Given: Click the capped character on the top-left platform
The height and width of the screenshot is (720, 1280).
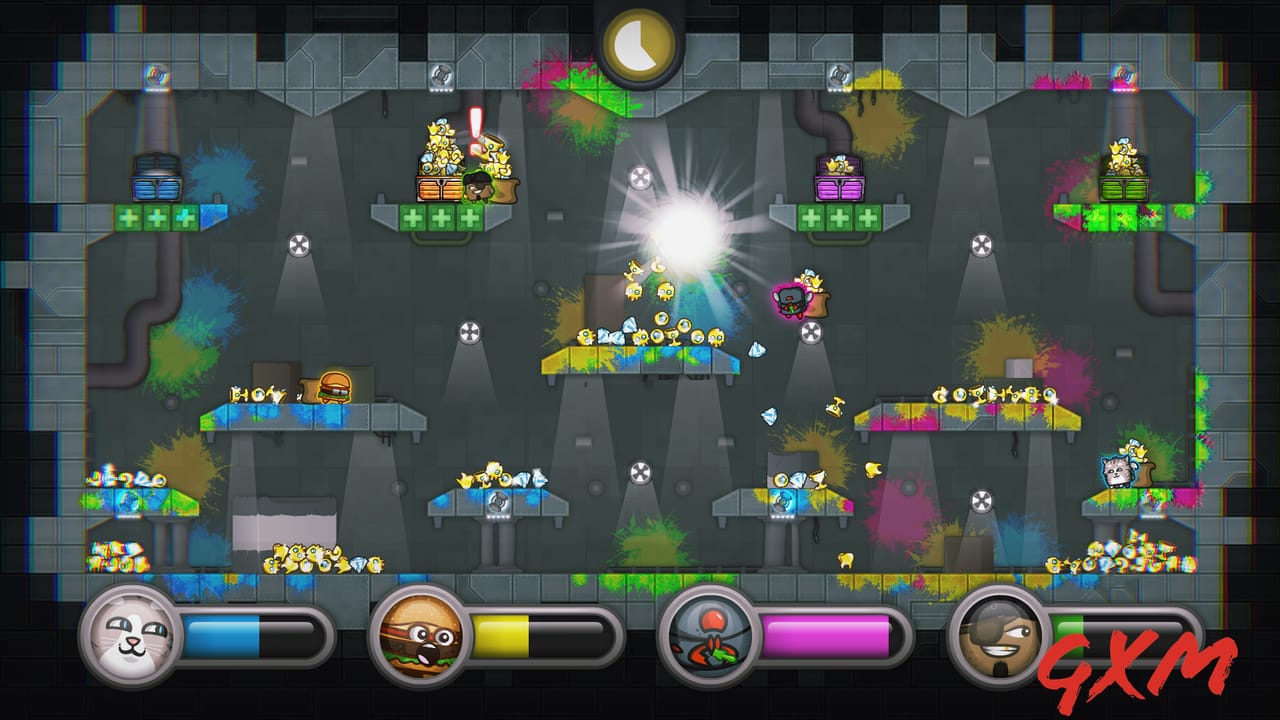Looking at the screenshot, I should tap(476, 185).
